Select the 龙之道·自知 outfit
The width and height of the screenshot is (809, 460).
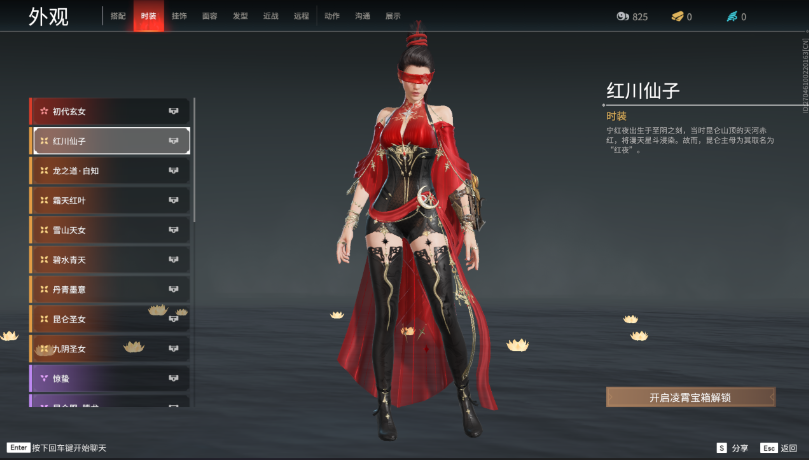(110, 171)
